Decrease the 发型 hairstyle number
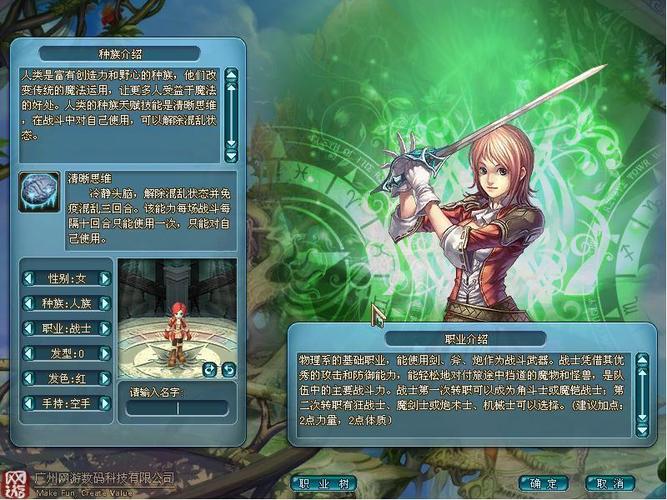667x500 pixels. tap(30, 353)
